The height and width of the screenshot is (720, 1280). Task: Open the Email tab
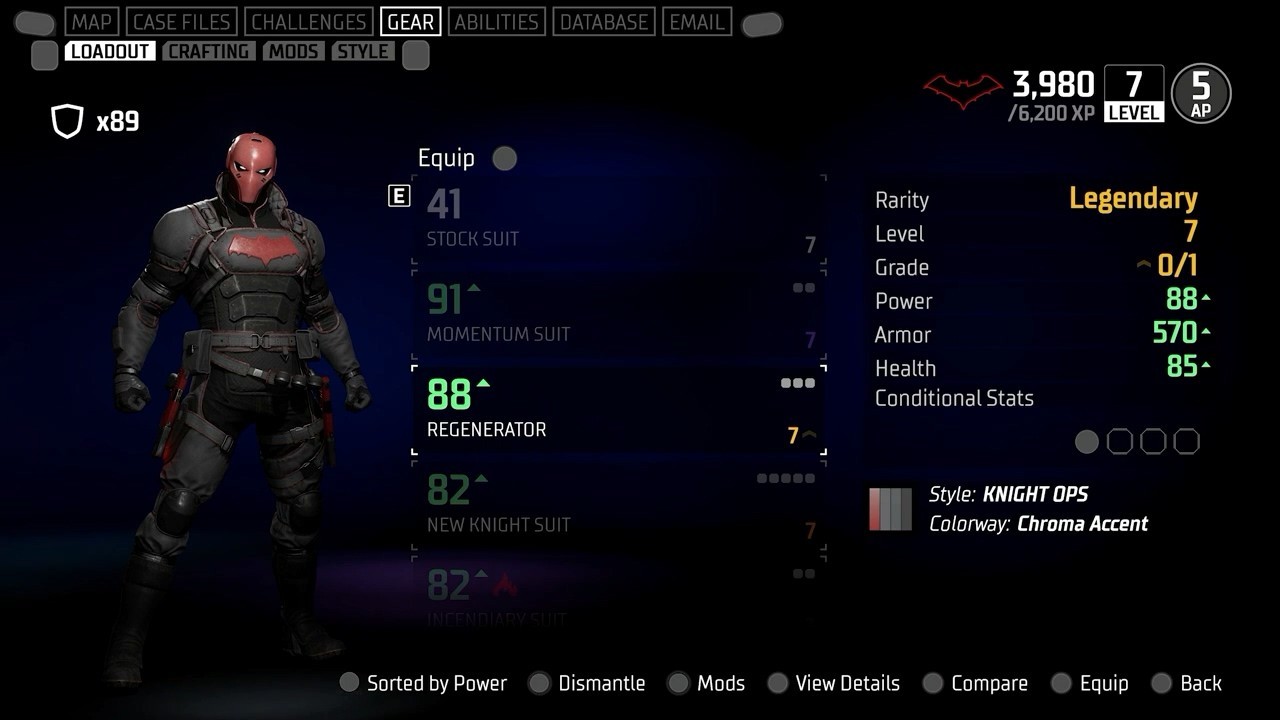point(697,22)
